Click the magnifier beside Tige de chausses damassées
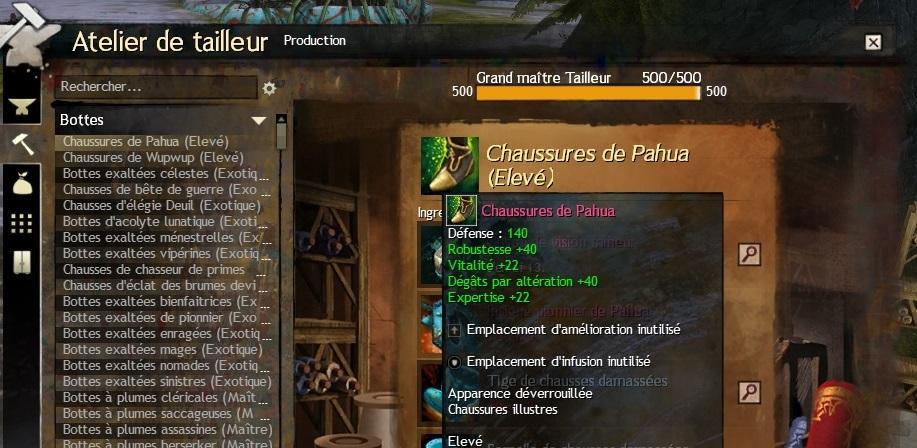Screen dimensions: 917x448 tap(749, 392)
